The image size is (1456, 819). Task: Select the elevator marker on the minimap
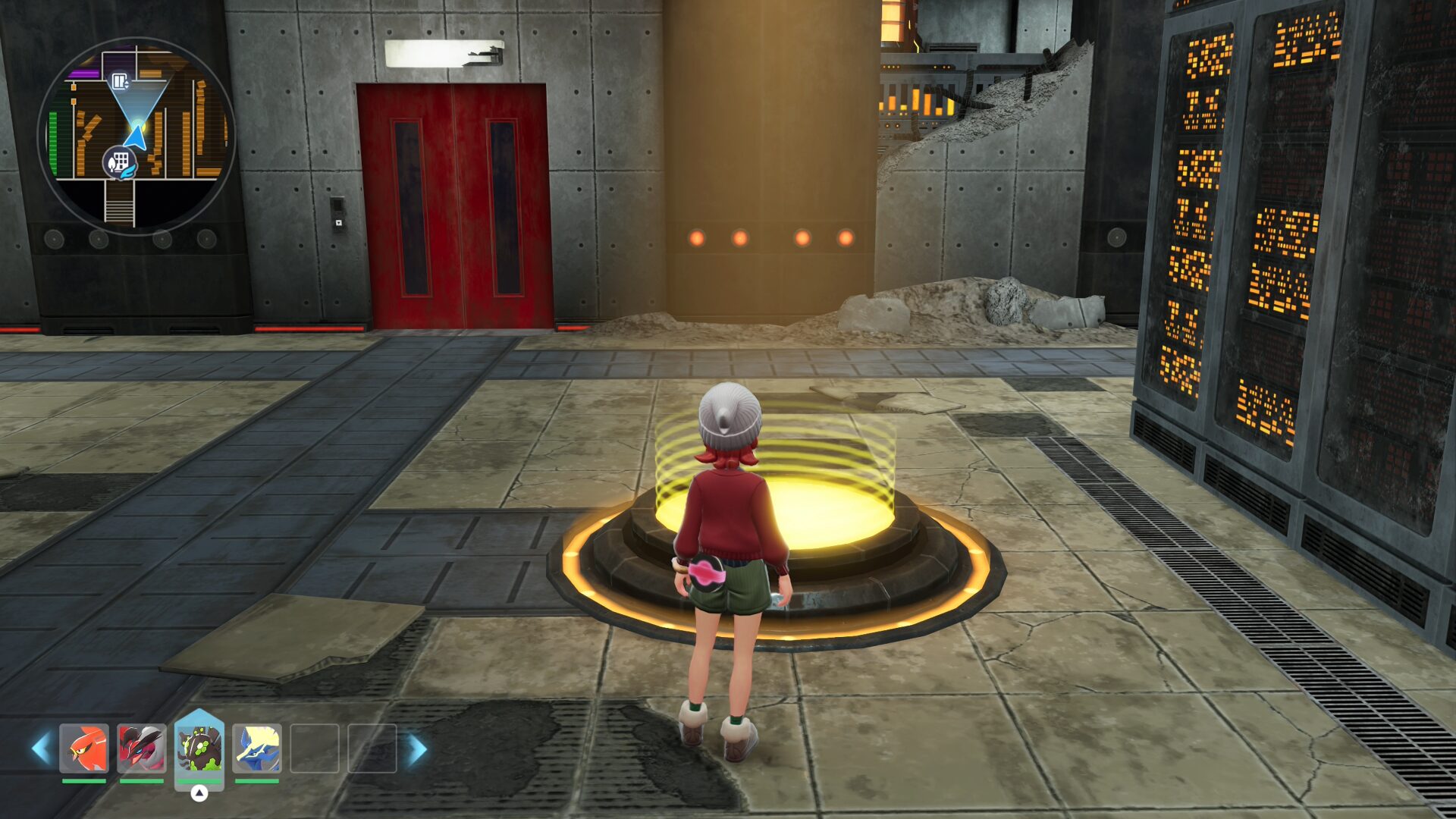[x=120, y=81]
